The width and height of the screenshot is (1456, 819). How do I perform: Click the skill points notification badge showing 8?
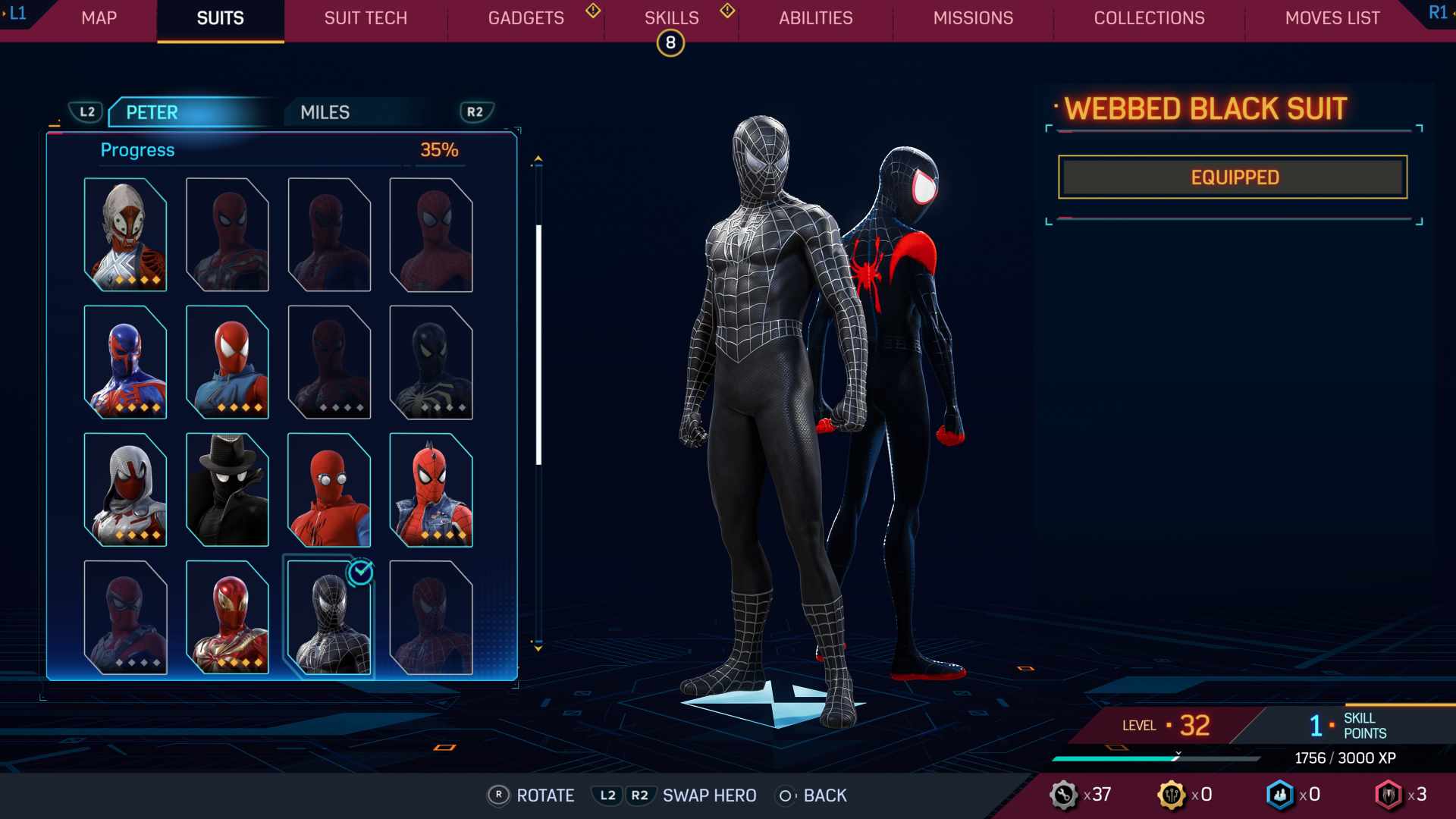tap(670, 42)
